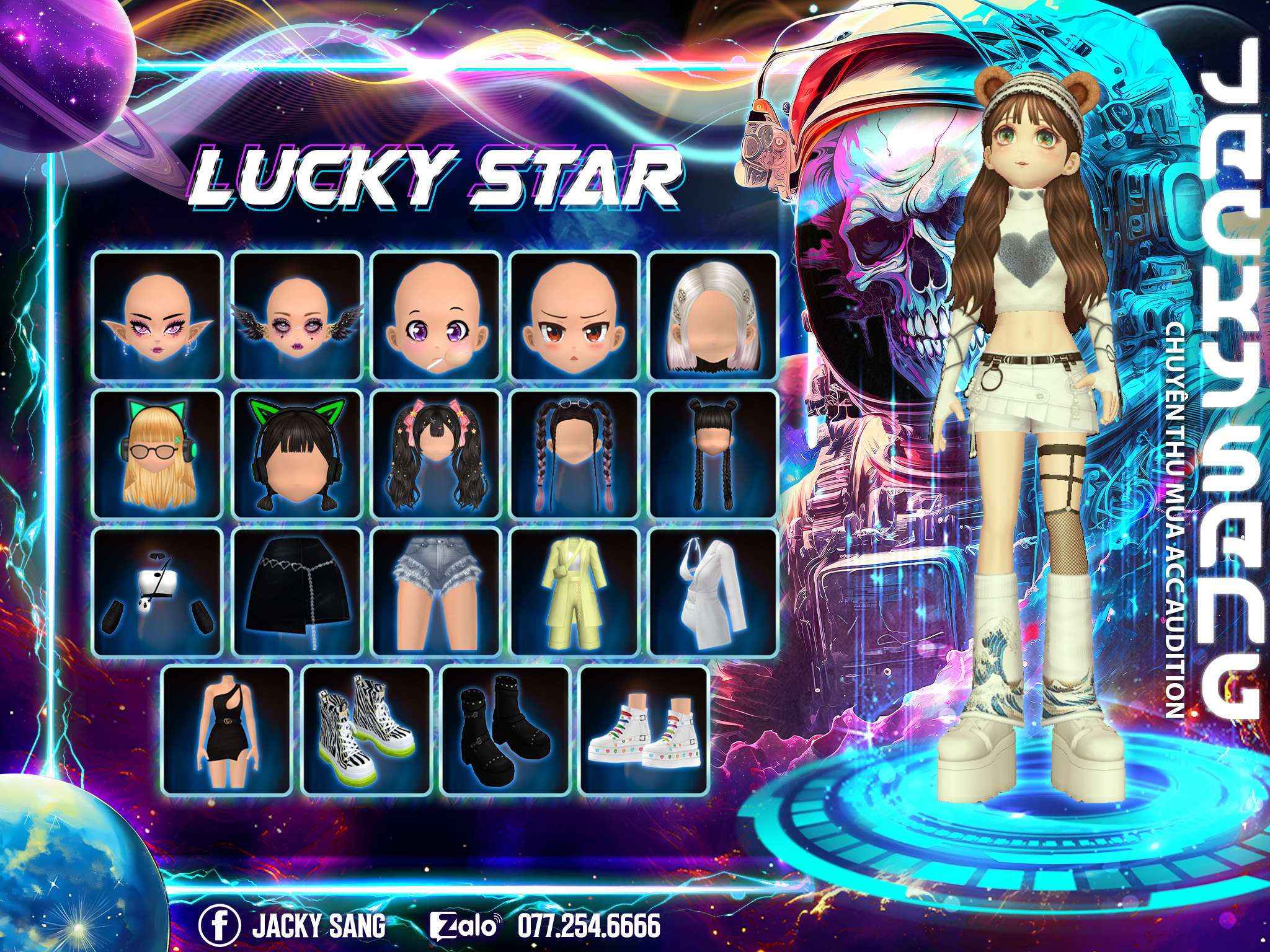Pick the twin bun thin braids hairstyle
This screenshot has height=952, width=1270.
pyautogui.click(x=714, y=454)
